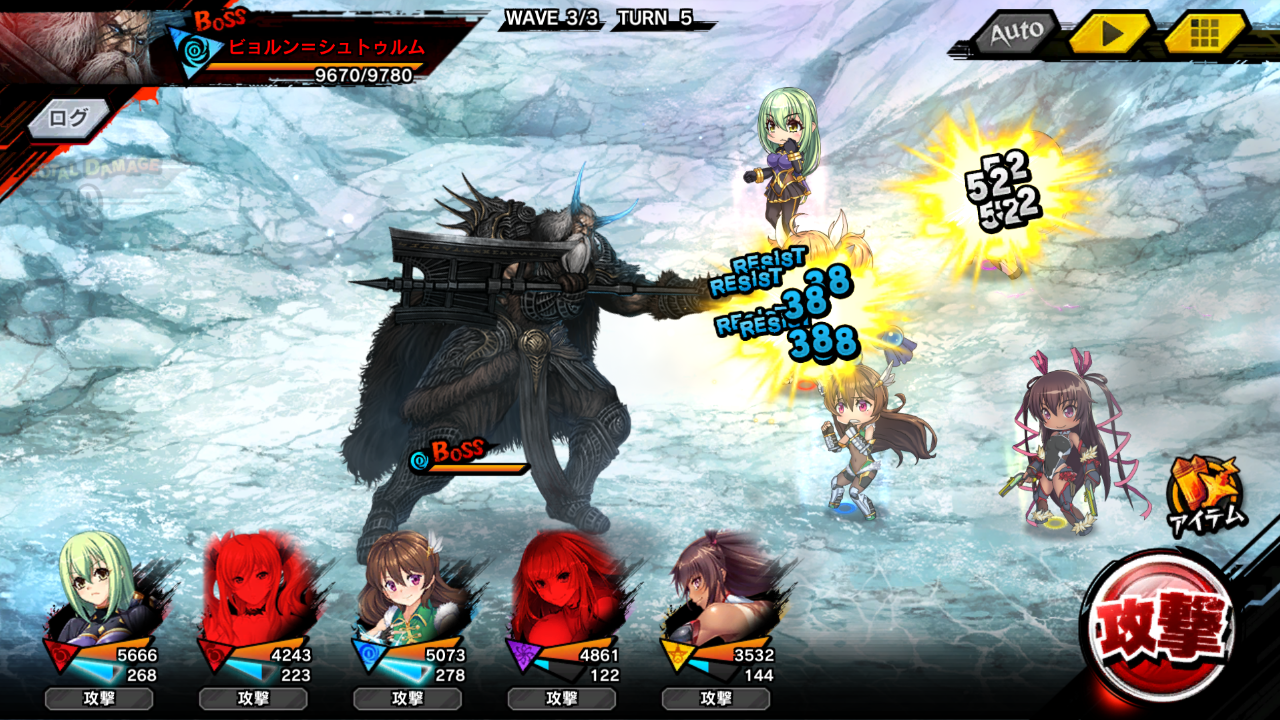Viewport: 1280px width, 720px height.
Task: Click 攻撃 label under the 3532 HP character
Action: [x=716, y=698]
